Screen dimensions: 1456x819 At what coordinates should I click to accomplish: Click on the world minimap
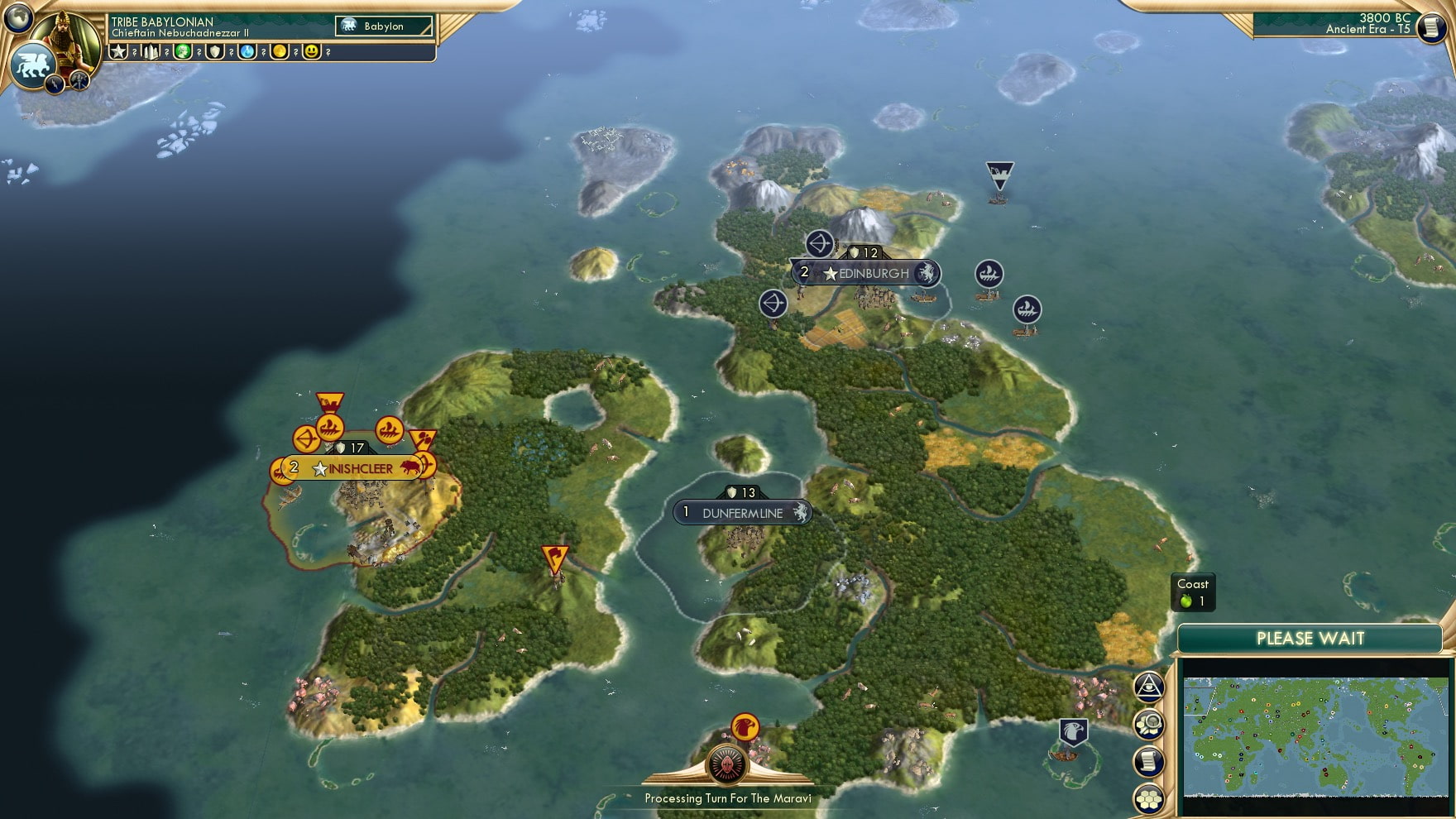[x=1315, y=736]
